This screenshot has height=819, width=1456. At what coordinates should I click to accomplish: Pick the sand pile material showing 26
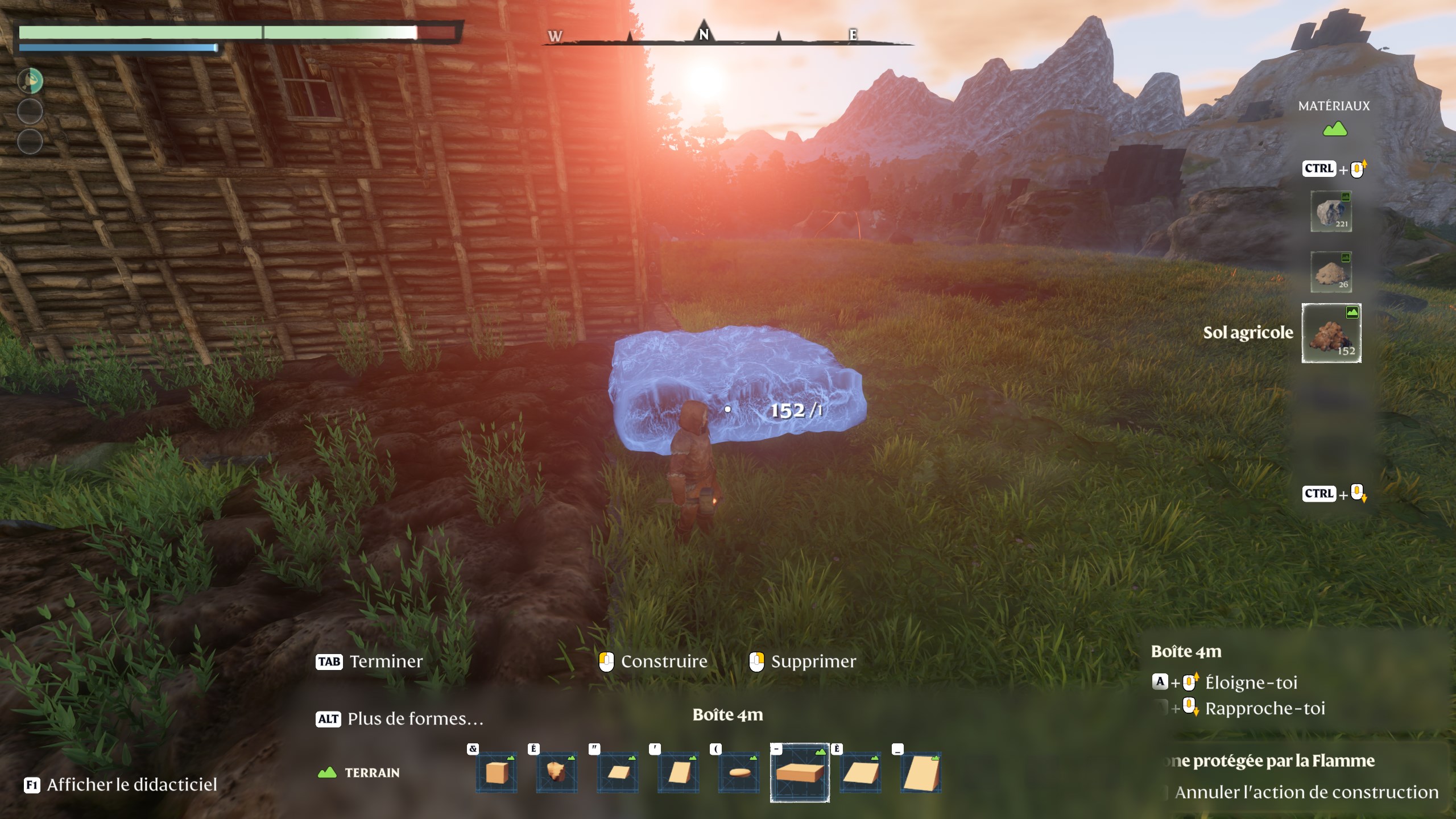coord(1331,272)
